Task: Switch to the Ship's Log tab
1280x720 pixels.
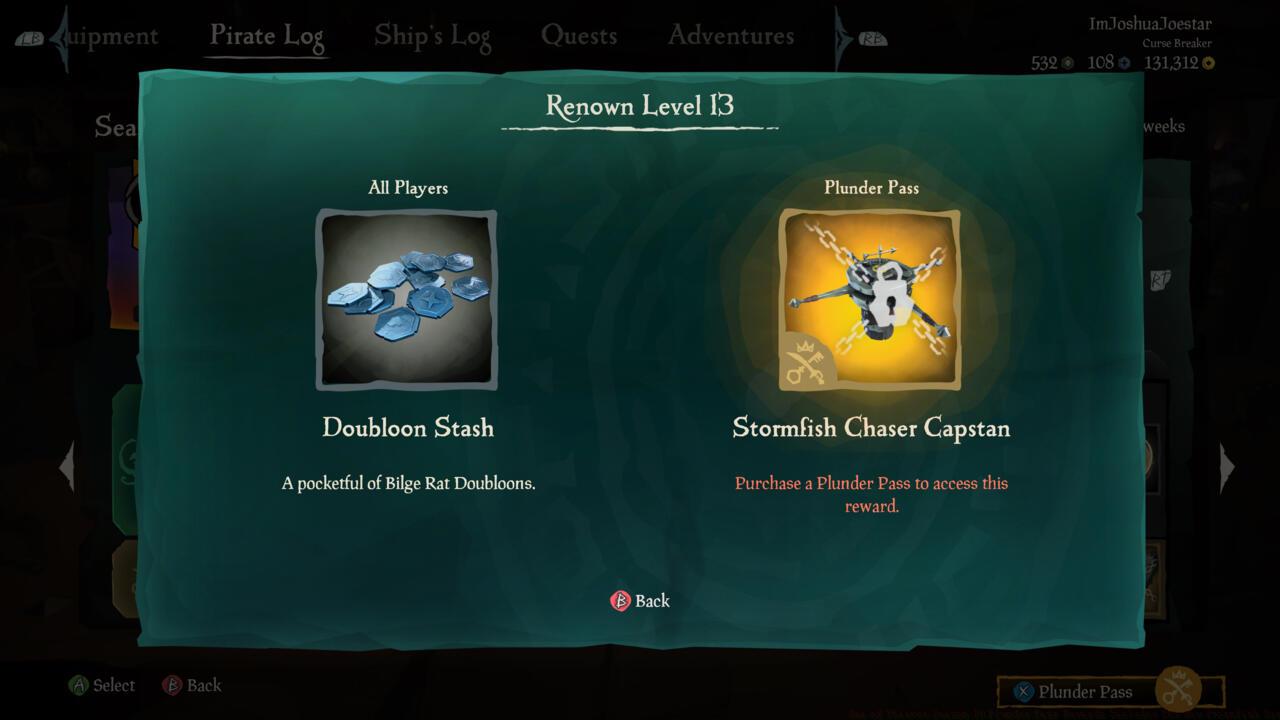Action: [432, 34]
